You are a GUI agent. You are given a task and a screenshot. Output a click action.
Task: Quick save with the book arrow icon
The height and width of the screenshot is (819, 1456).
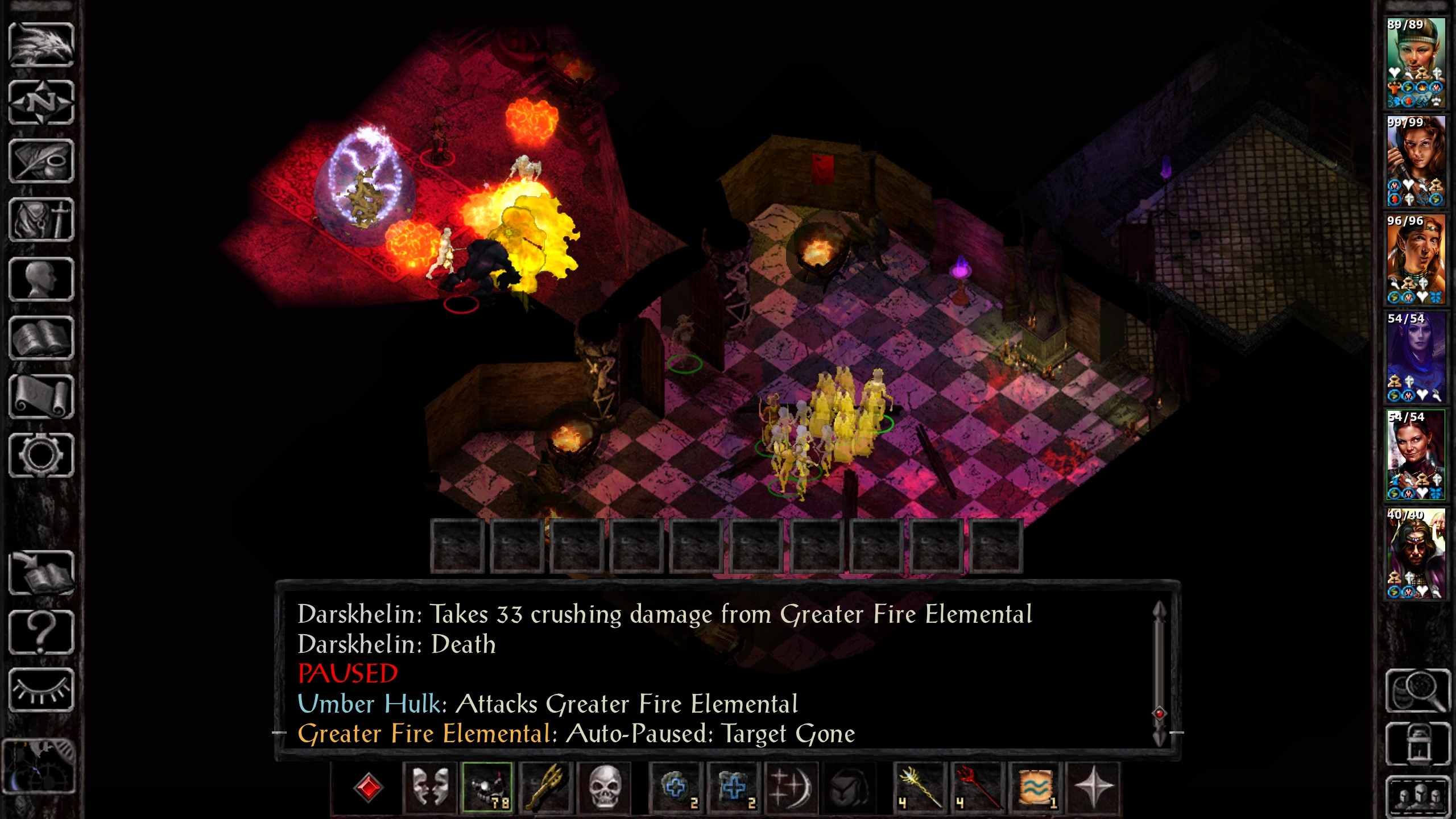click(x=41, y=573)
